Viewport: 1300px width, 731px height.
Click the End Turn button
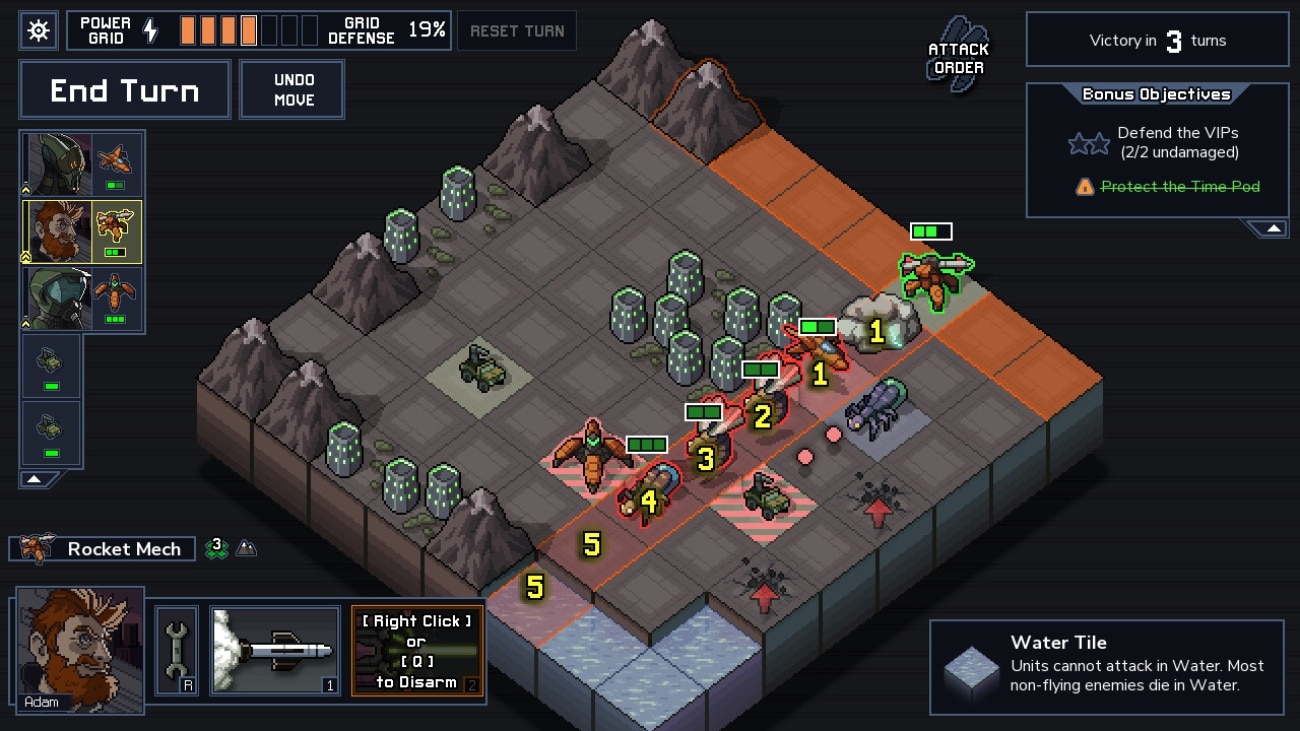point(124,89)
